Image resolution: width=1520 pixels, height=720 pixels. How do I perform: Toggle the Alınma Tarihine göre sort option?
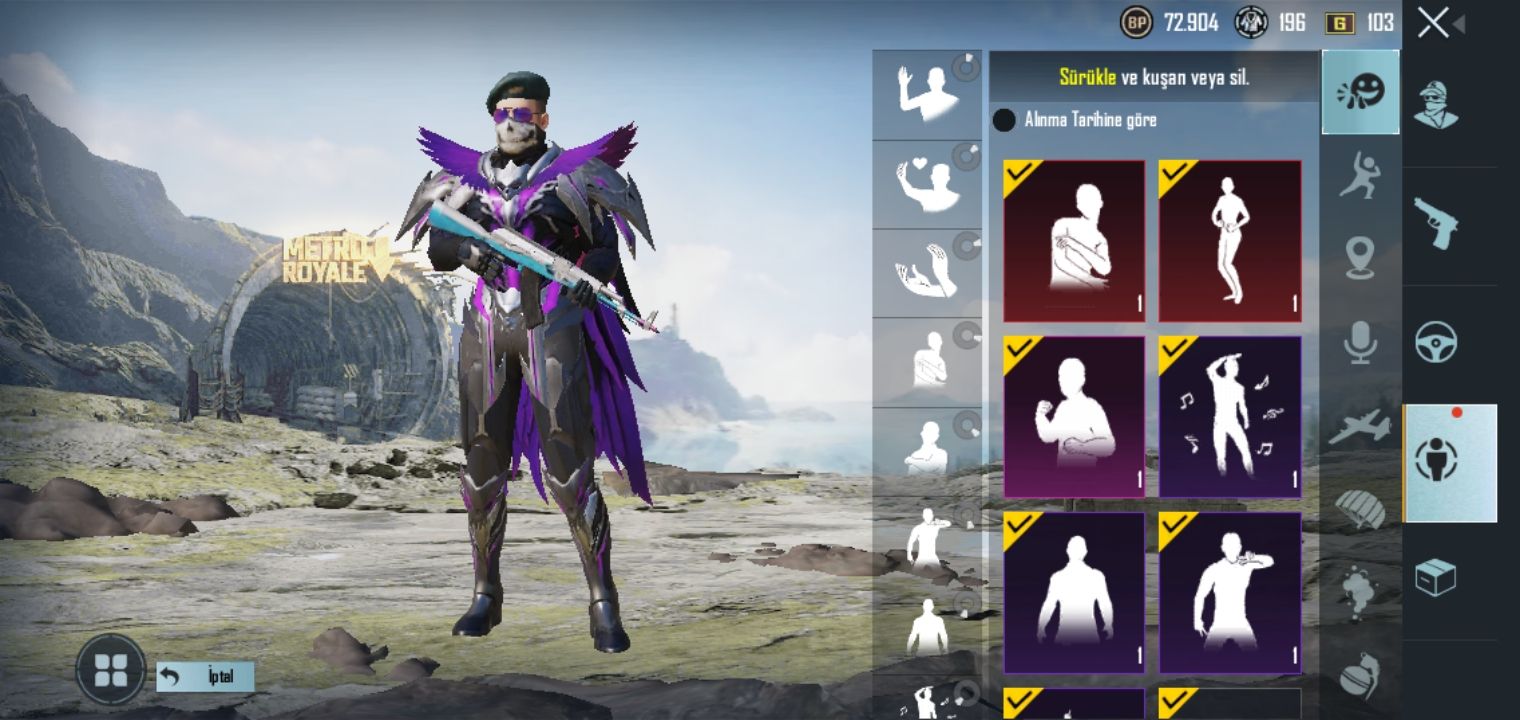coord(1004,121)
